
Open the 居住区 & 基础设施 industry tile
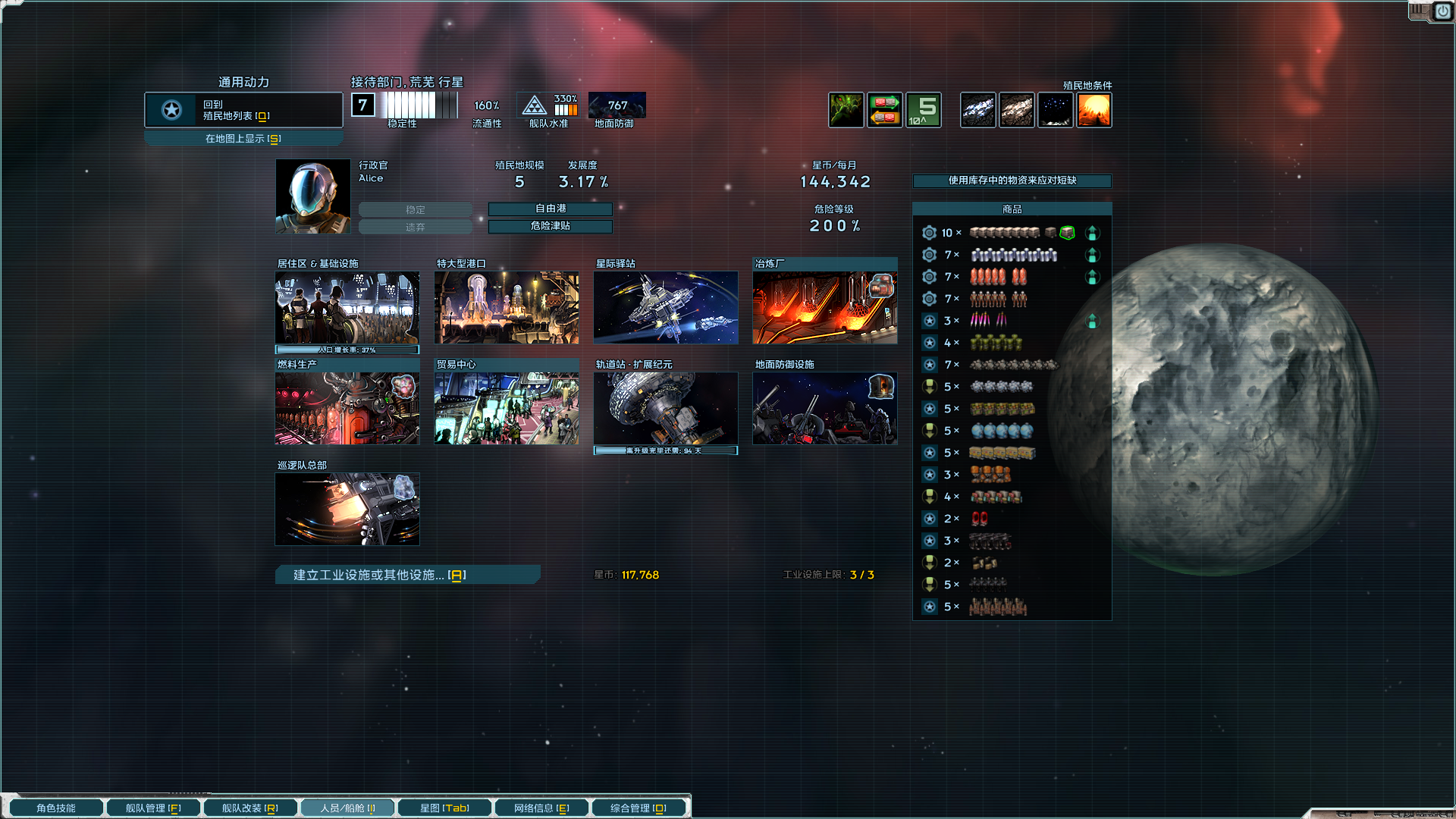pyautogui.click(x=347, y=308)
